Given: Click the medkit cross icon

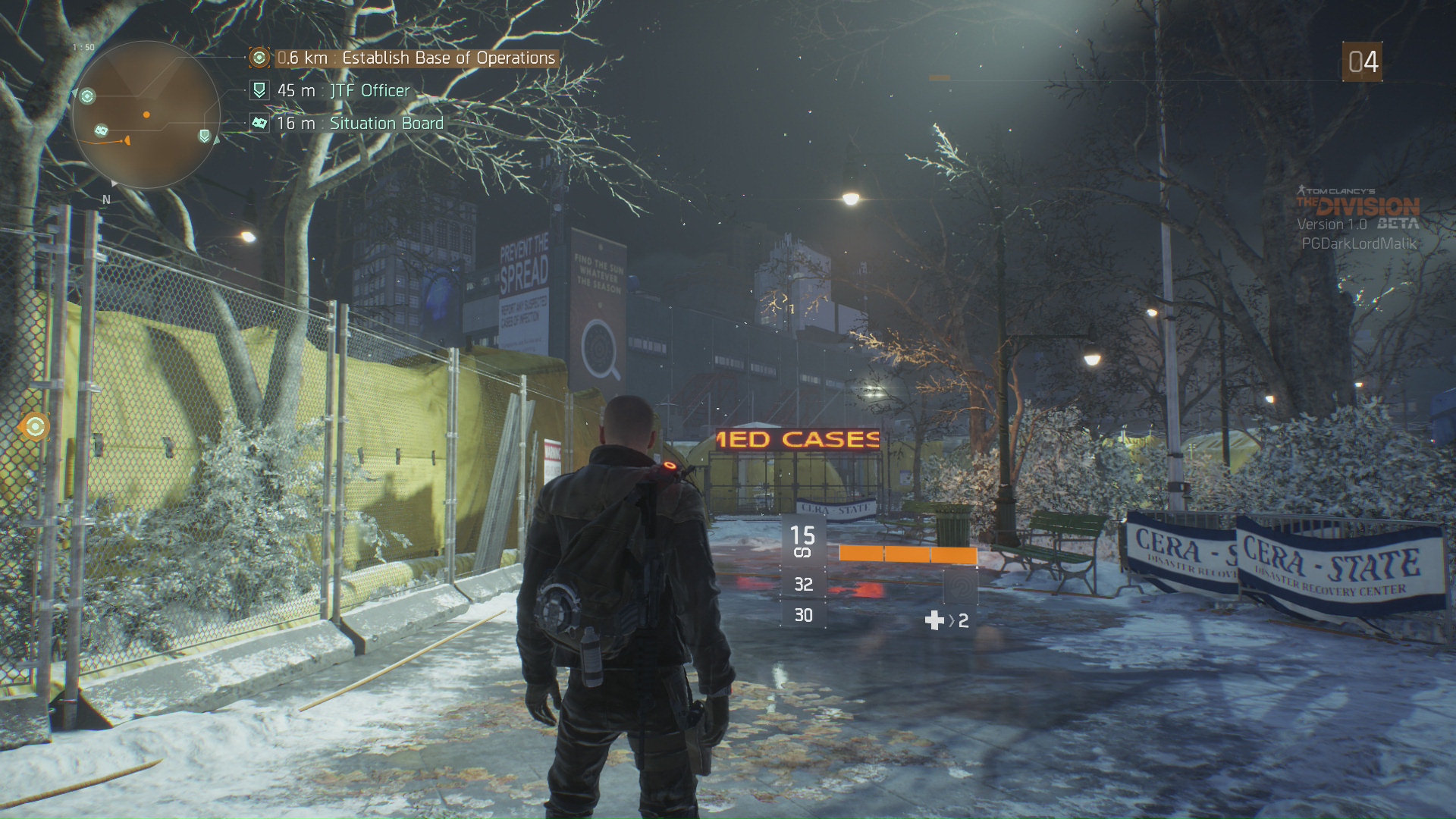Looking at the screenshot, I should 934,621.
